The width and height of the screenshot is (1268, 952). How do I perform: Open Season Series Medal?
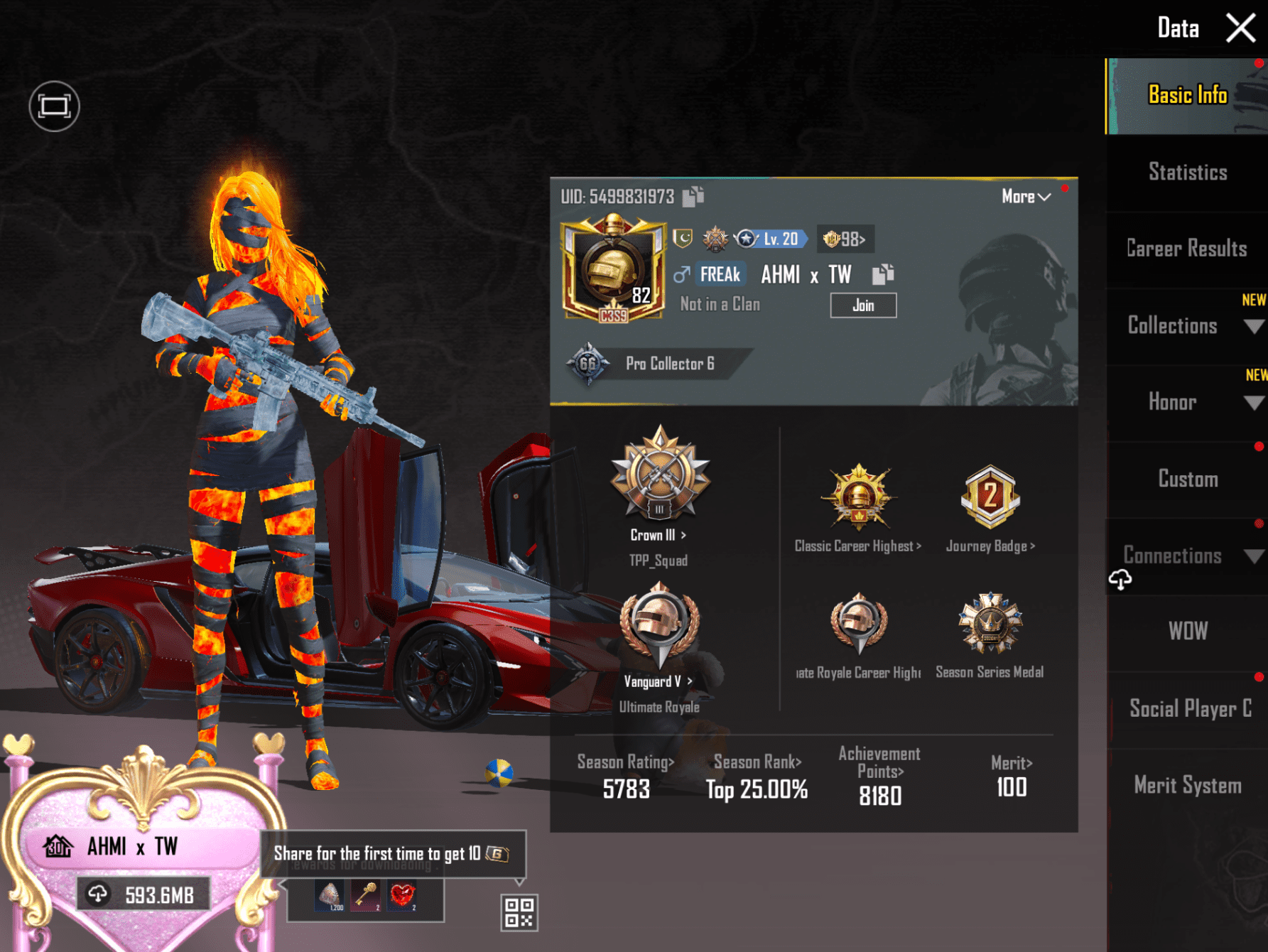(x=990, y=625)
